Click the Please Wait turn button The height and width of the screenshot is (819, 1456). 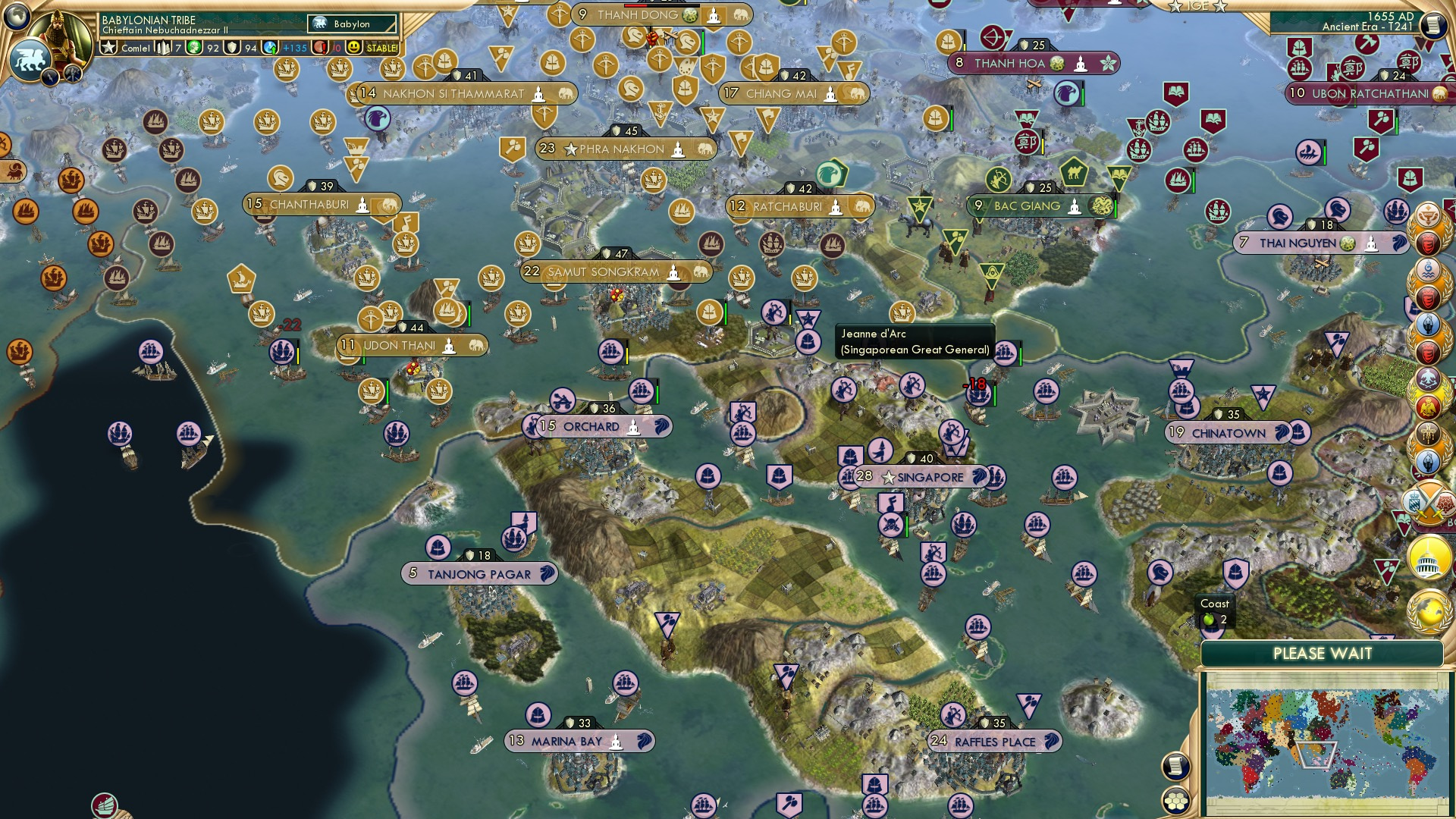click(x=1322, y=654)
